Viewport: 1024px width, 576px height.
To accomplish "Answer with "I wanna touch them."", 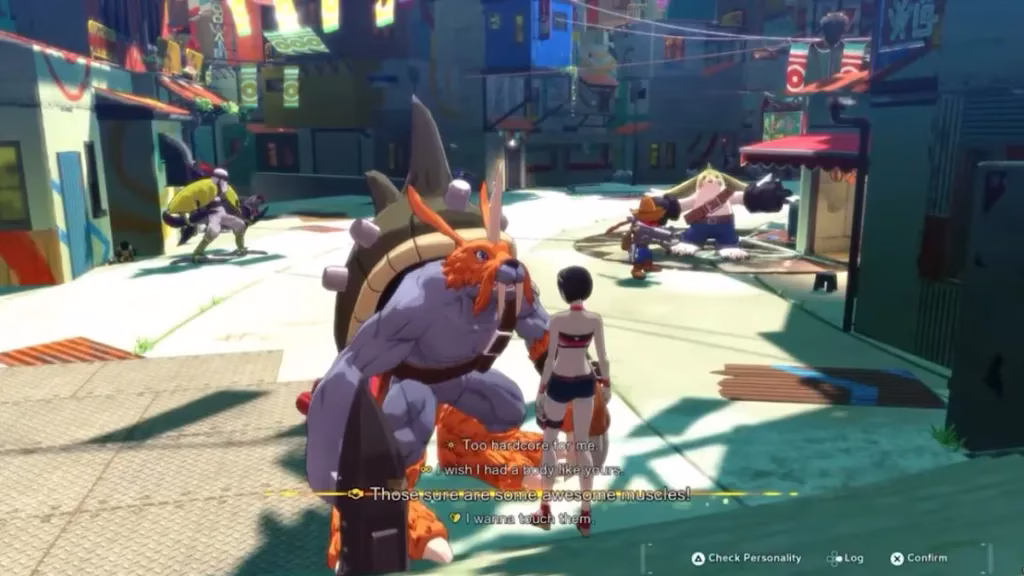I will pyautogui.click(x=528, y=519).
